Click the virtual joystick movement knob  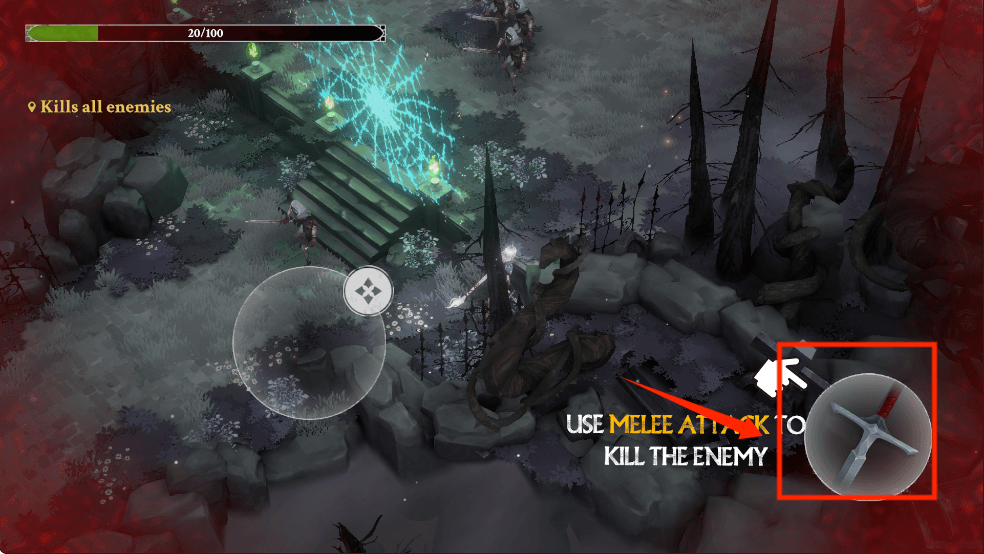[368, 293]
